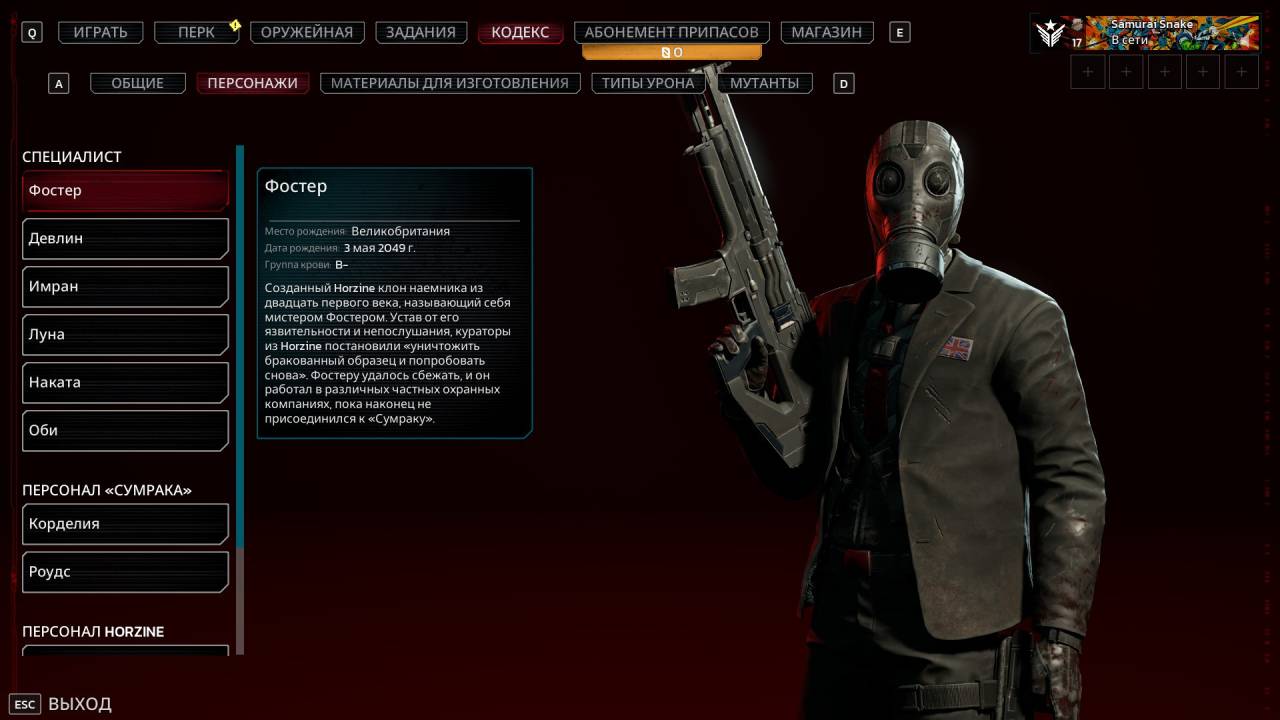The image size is (1280, 720).
Task: Open the ИГРАТЬ tab
Action: point(101,32)
